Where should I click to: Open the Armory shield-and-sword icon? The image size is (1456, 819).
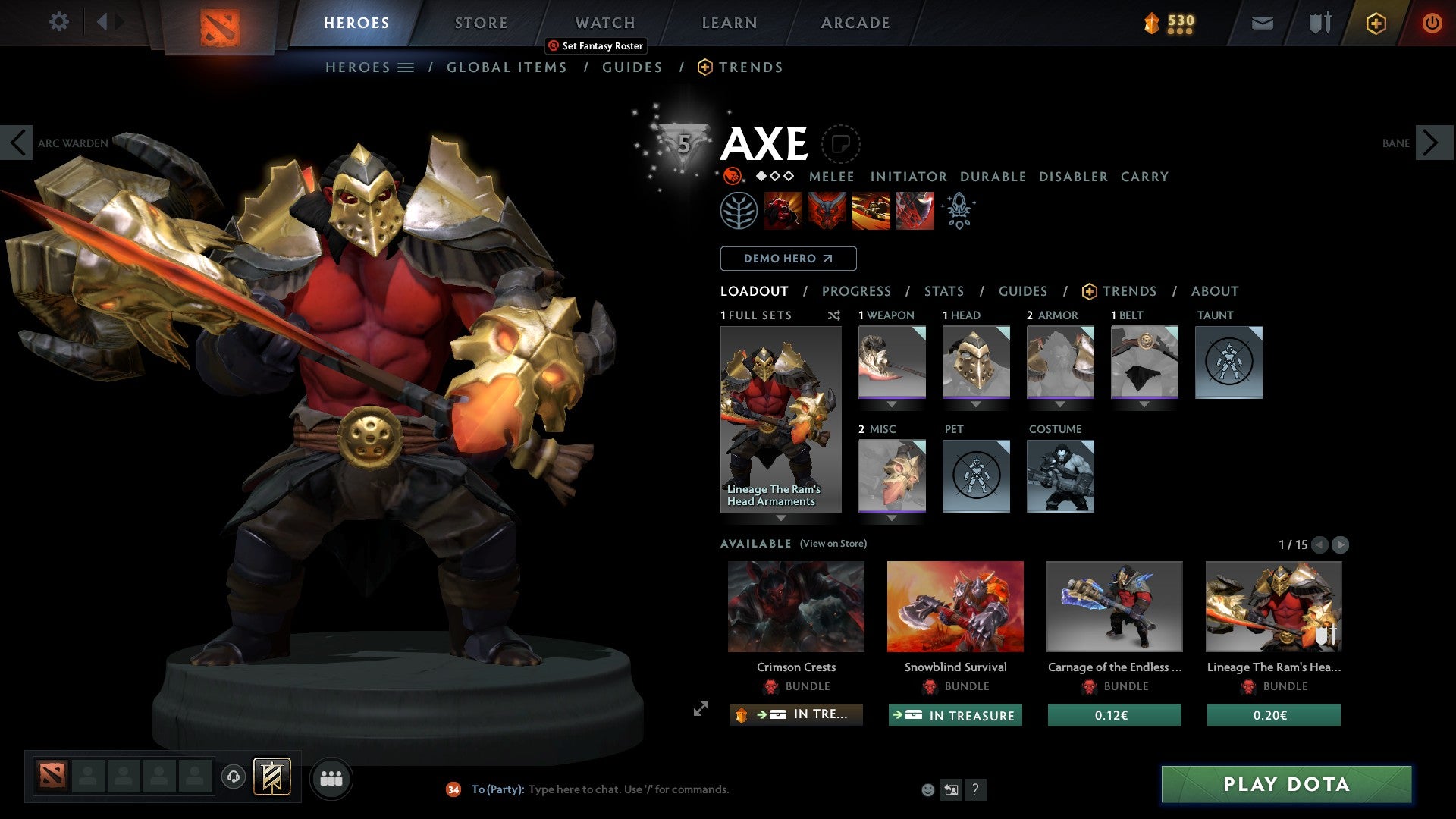click(x=1319, y=23)
